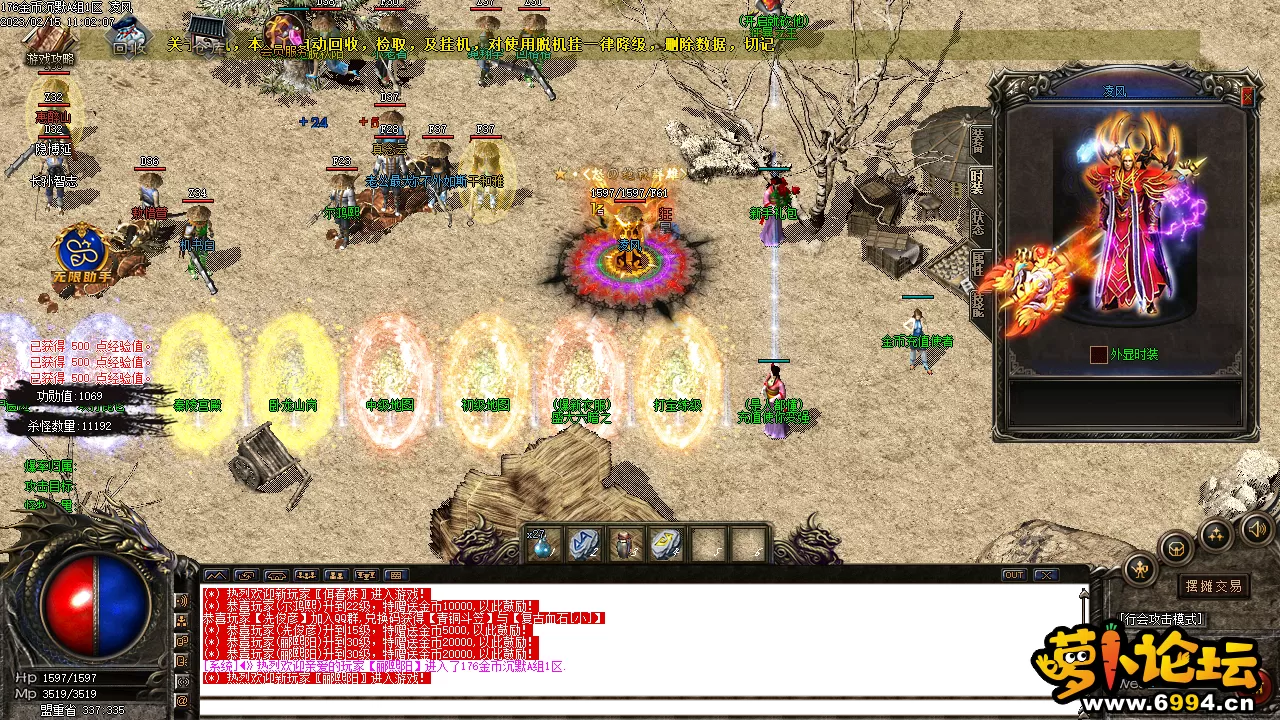The image size is (1280, 720).
Task: Switch to the 装备 equipment tab
Action: click(977, 140)
